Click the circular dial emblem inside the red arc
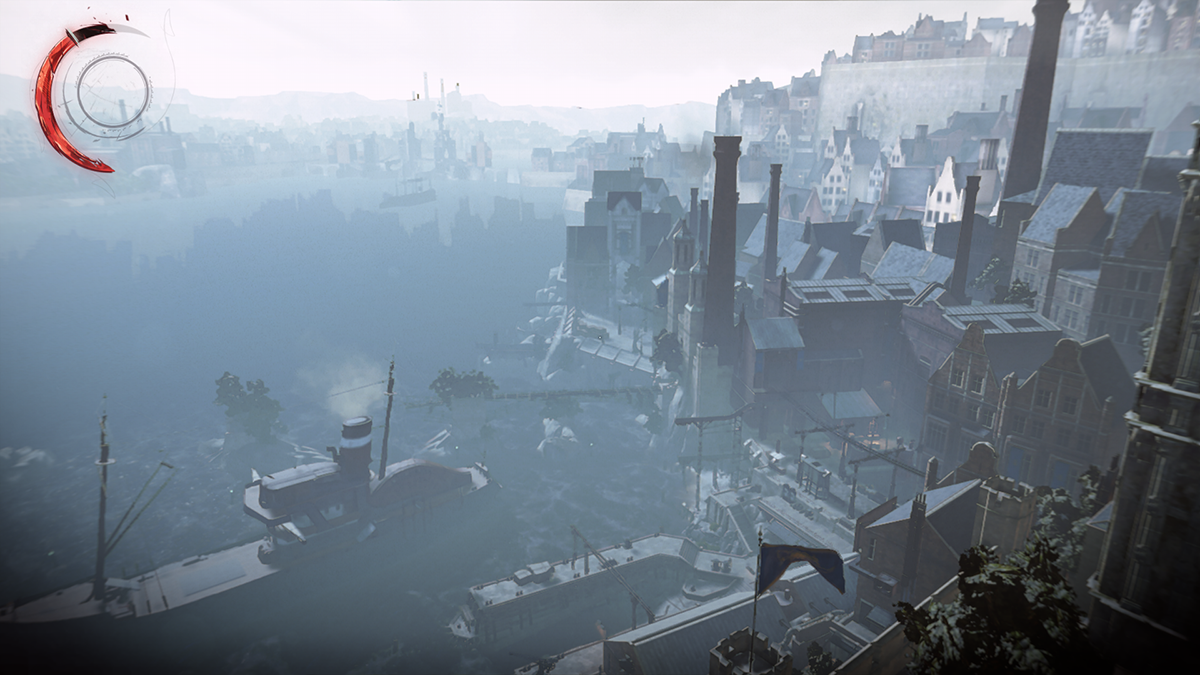 pyautogui.click(x=113, y=95)
